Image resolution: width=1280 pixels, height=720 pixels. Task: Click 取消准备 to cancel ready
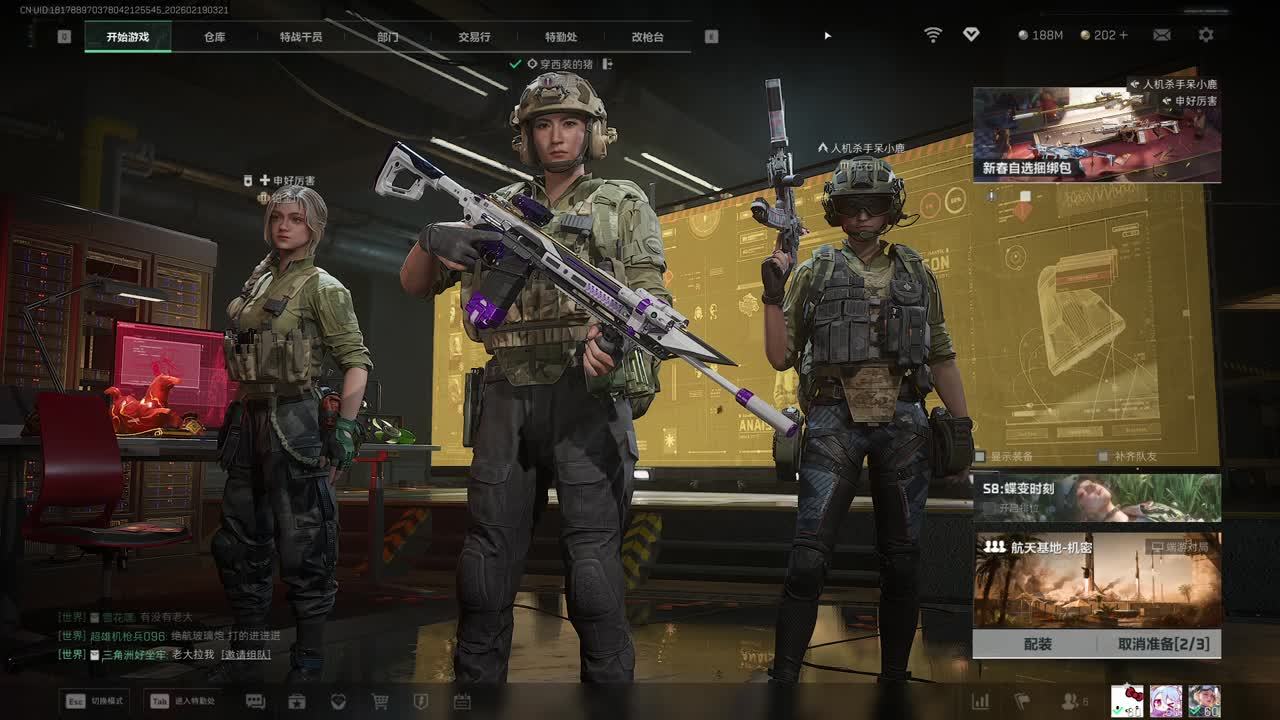1163,644
